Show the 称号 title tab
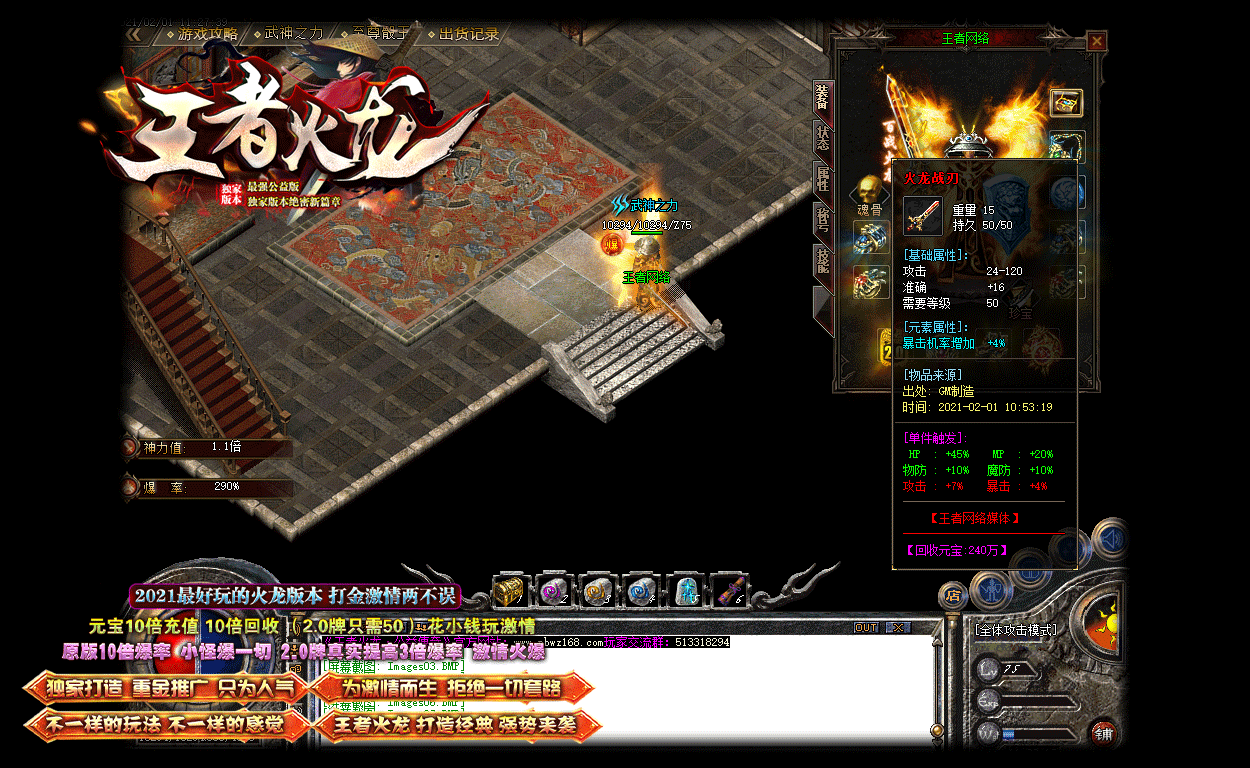Image resolution: width=1250 pixels, height=768 pixels. pyautogui.click(x=822, y=220)
